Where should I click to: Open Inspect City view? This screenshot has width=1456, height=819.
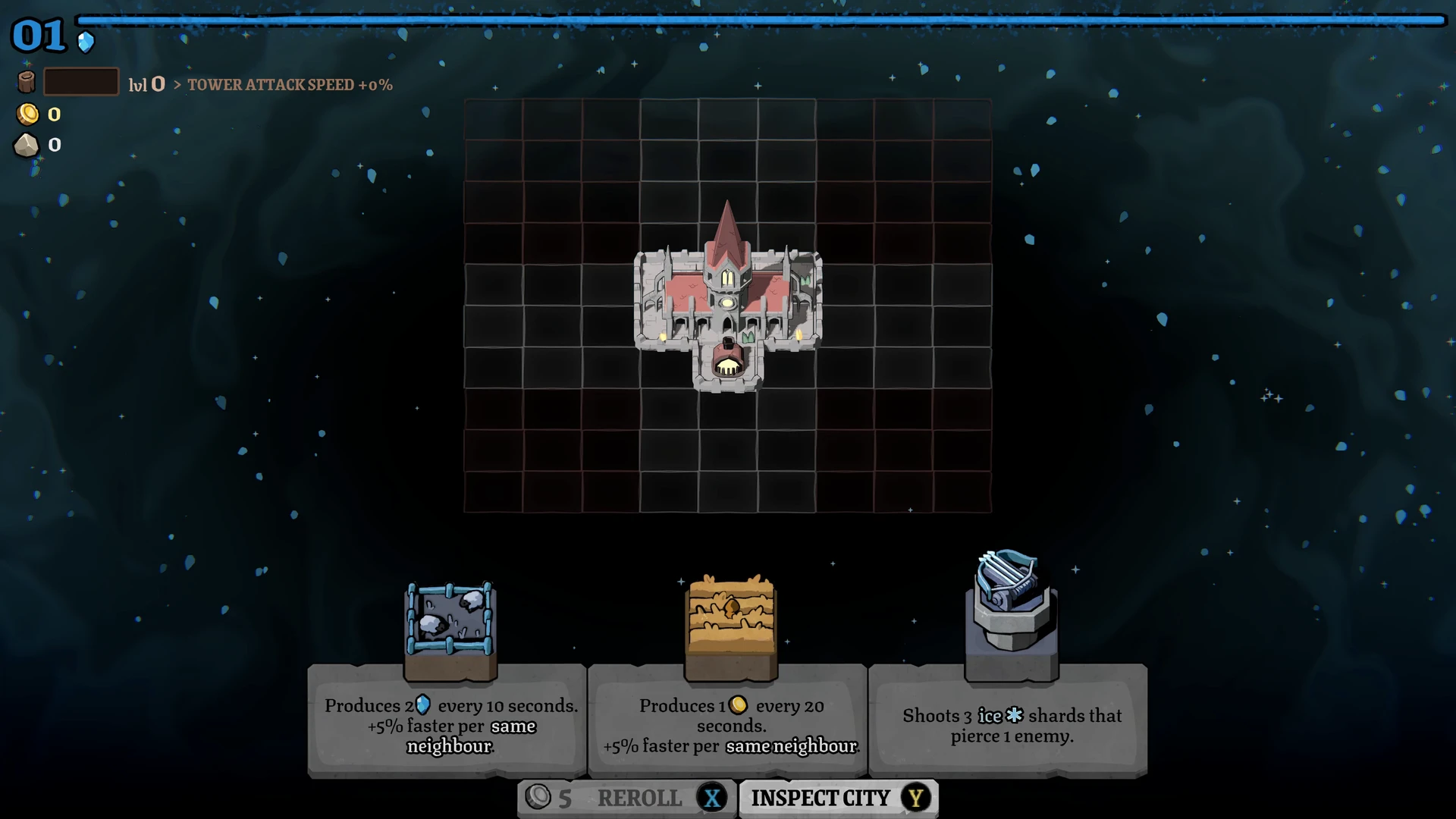click(839, 798)
